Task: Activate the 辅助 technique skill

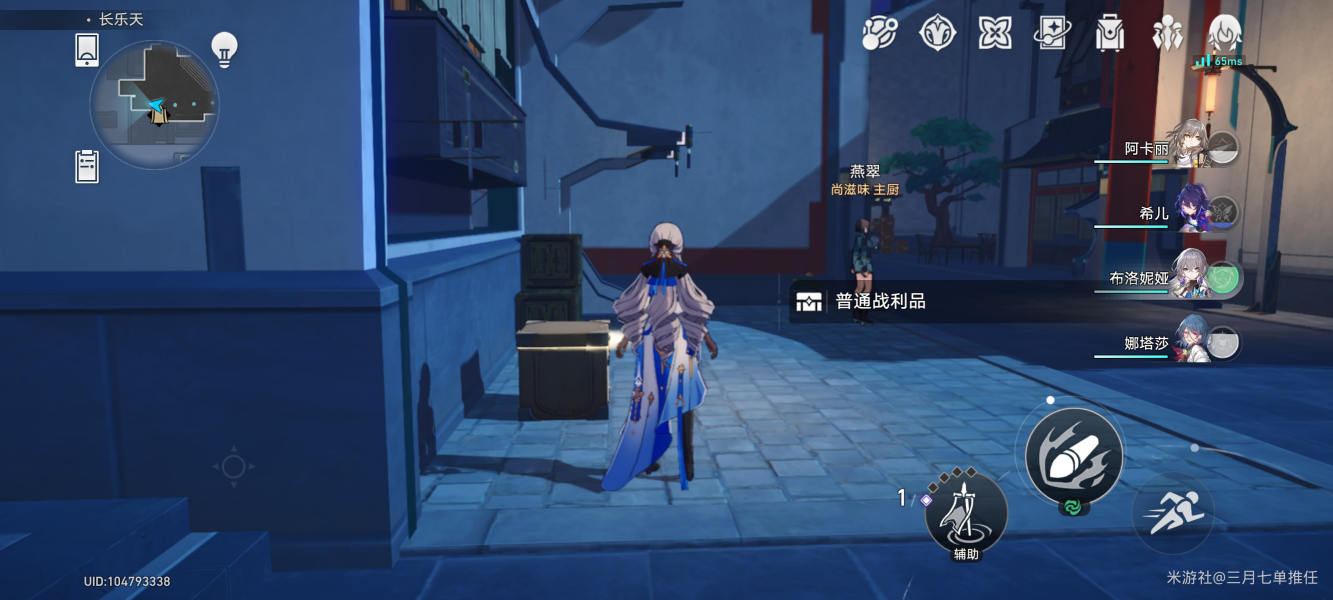Action: [x=966, y=512]
